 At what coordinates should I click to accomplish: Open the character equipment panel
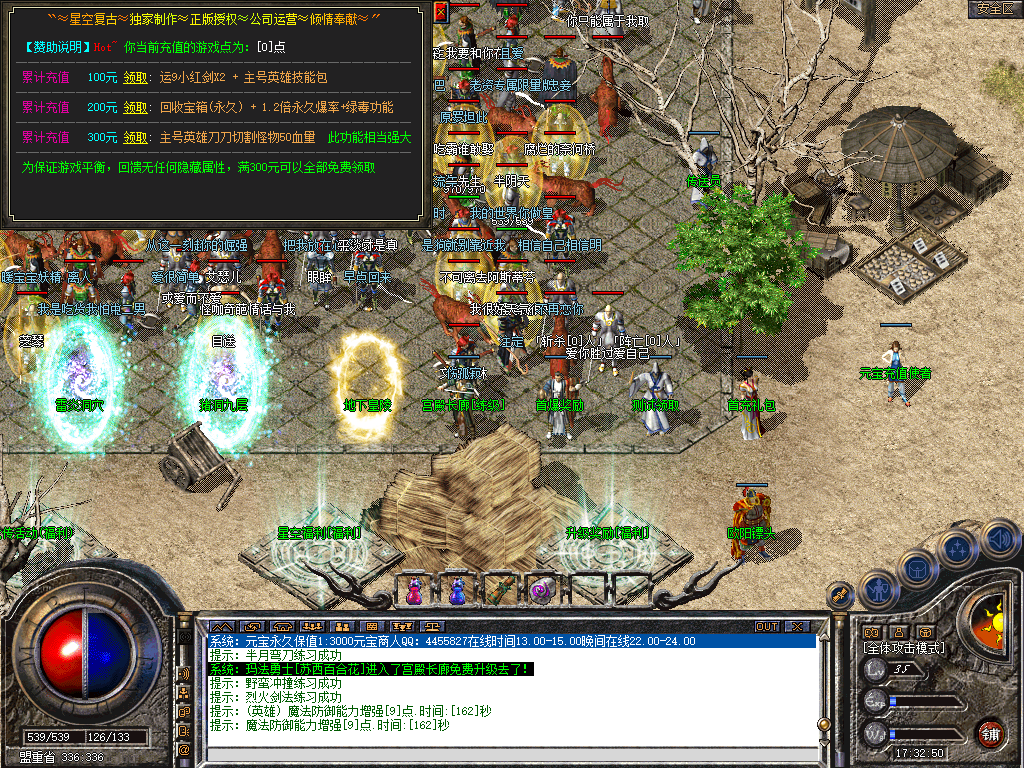(x=877, y=591)
